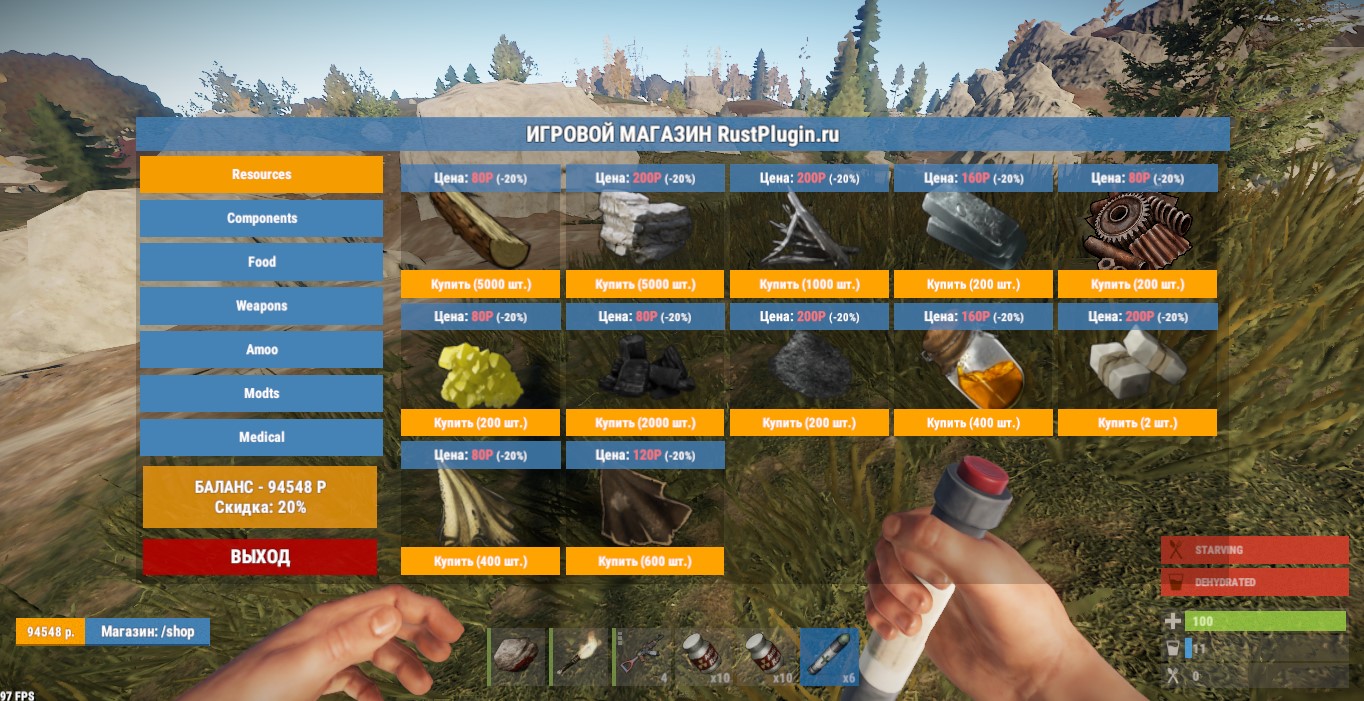Screen dimensions: 1364x701
Task: Click Купить under the stone blocks
Action: [x=644, y=285]
